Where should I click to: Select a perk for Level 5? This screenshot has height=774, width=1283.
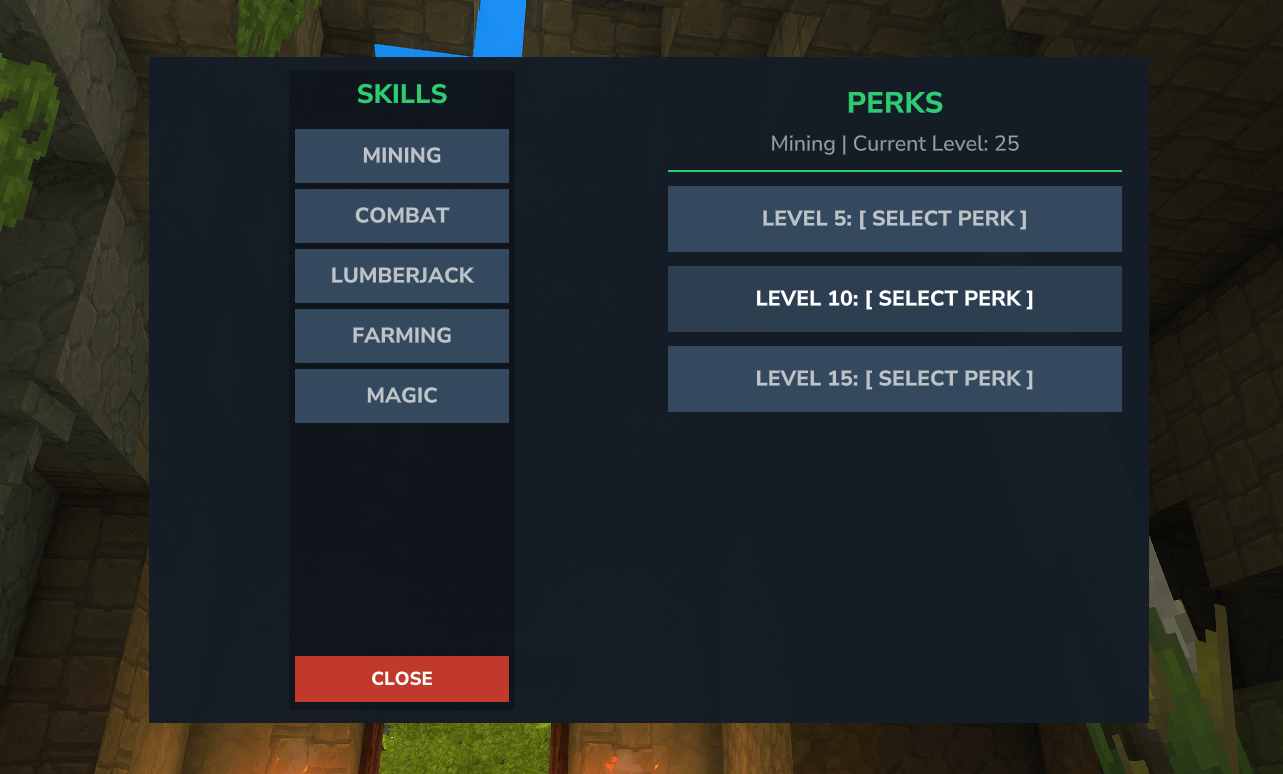[894, 219]
